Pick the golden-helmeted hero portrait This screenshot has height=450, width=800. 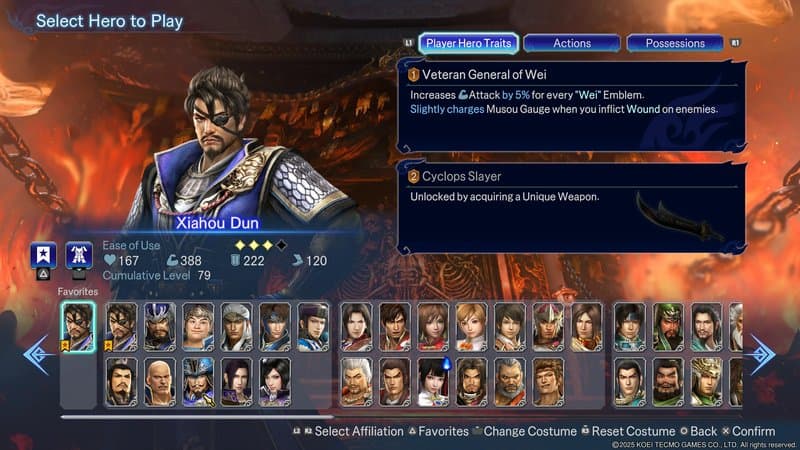706,381
